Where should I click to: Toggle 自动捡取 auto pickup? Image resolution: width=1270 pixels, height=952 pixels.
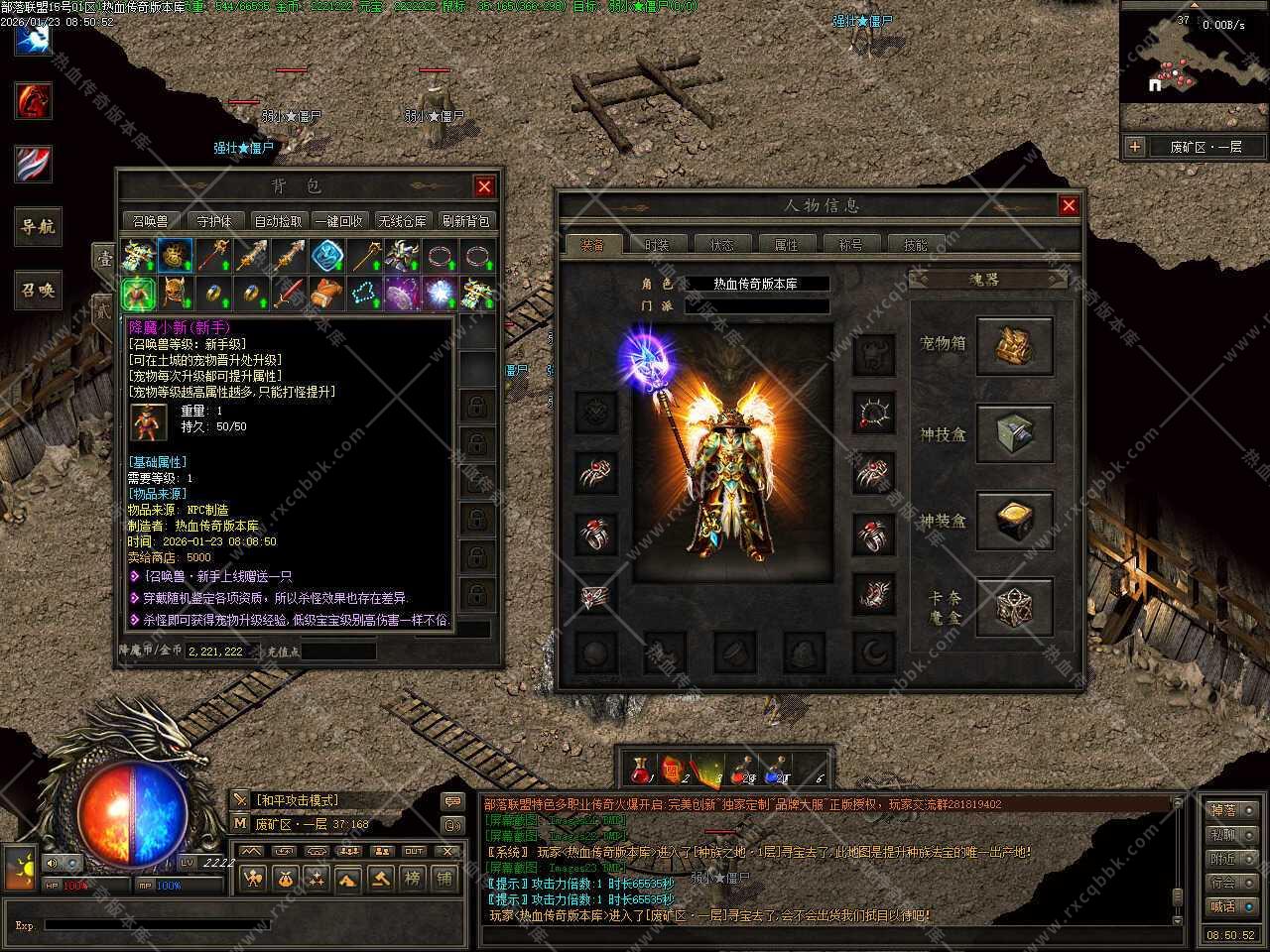click(x=278, y=221)
